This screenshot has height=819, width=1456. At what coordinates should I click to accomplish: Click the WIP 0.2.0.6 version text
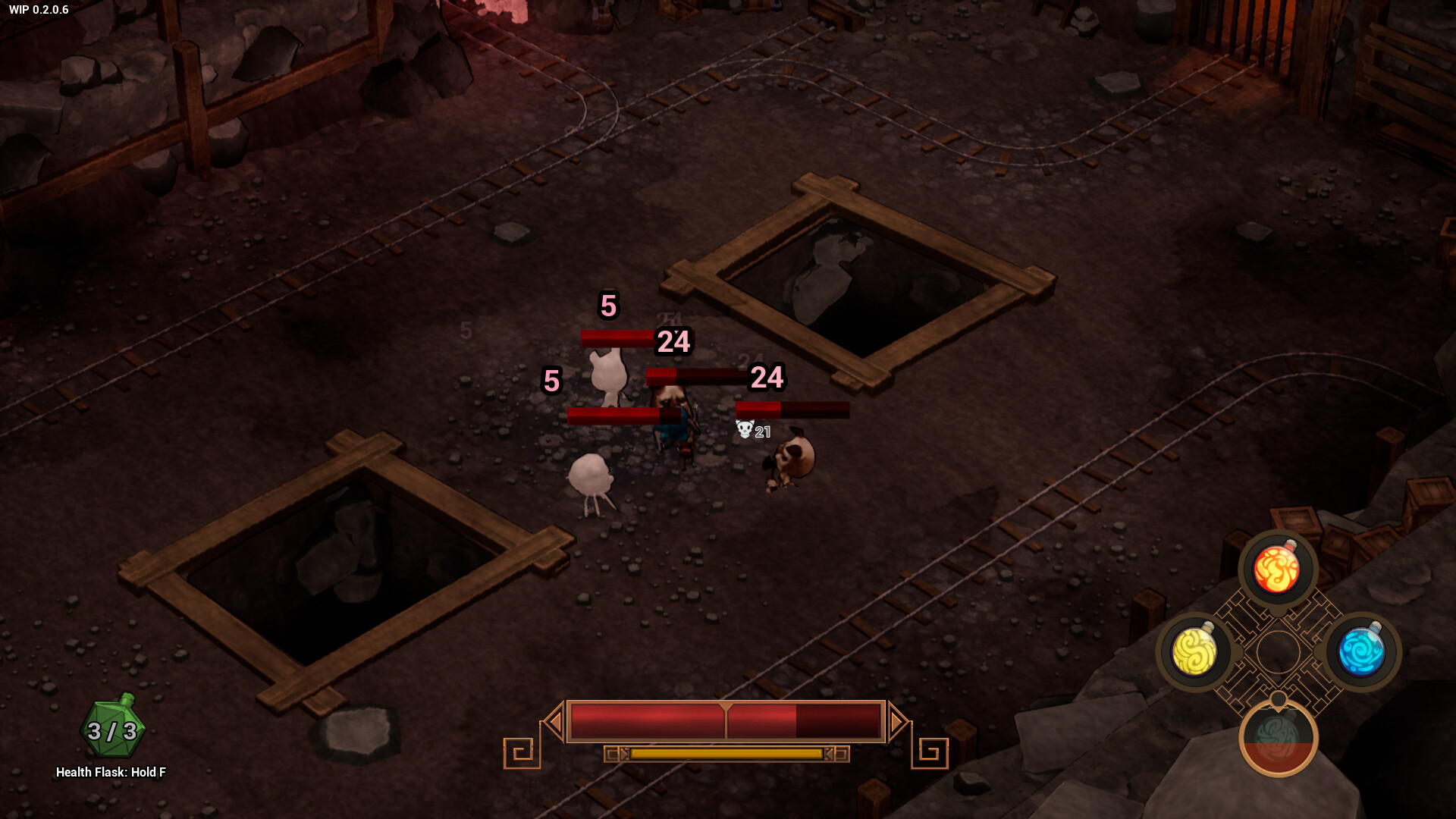click(x=37, y=11)
